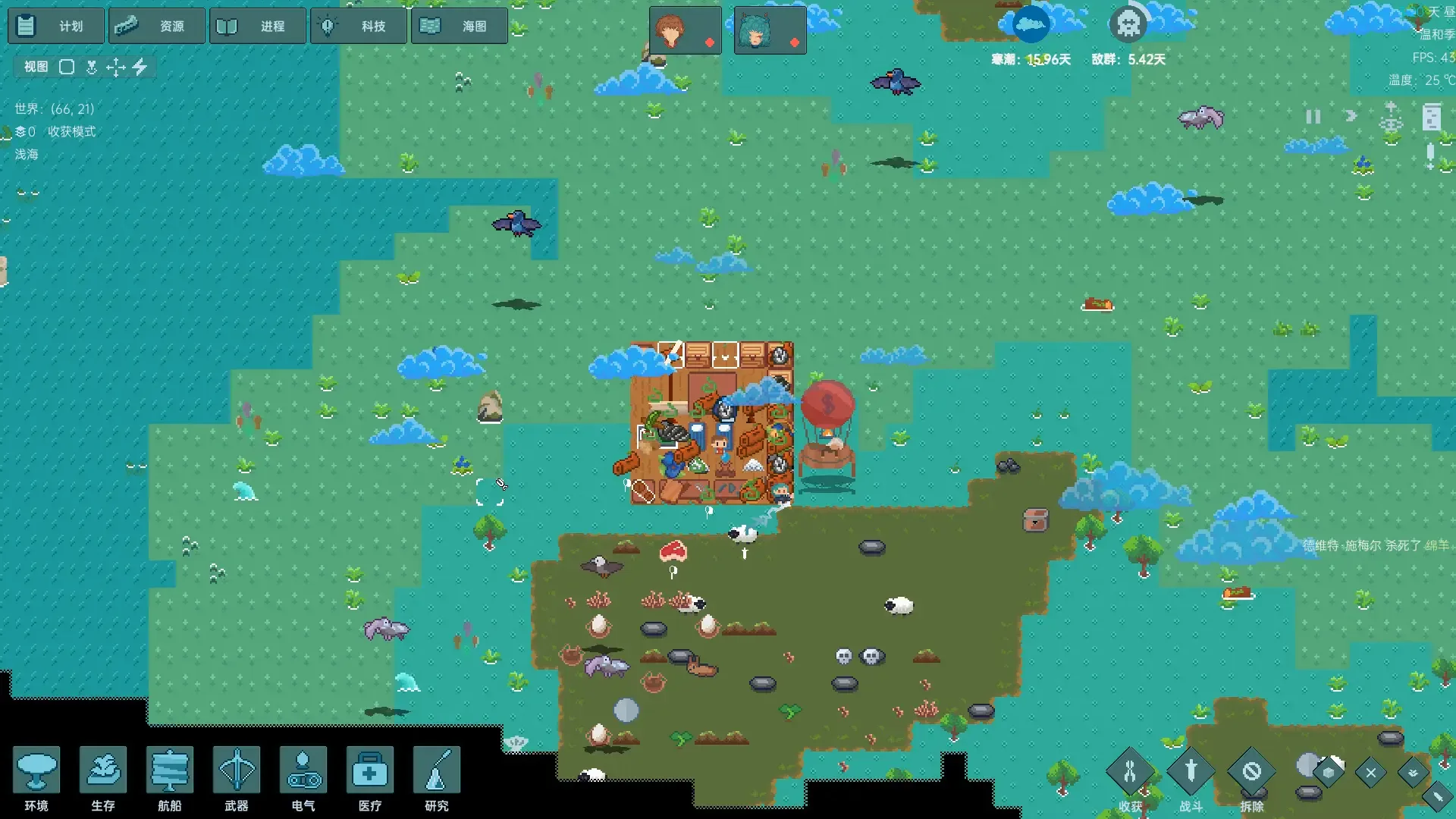Click the fast-forward speed icon

coord(1351,116)
